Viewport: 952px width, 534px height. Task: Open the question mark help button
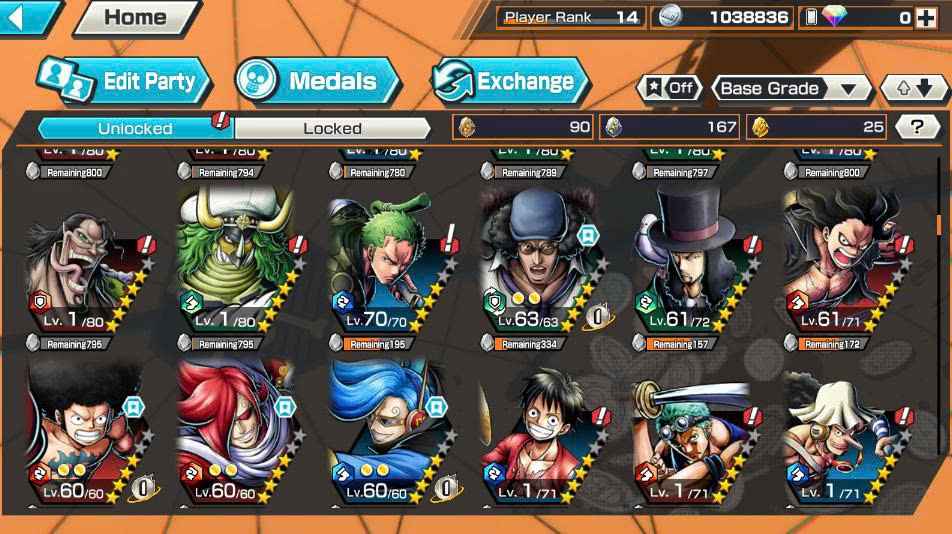[x=915, y=127]
